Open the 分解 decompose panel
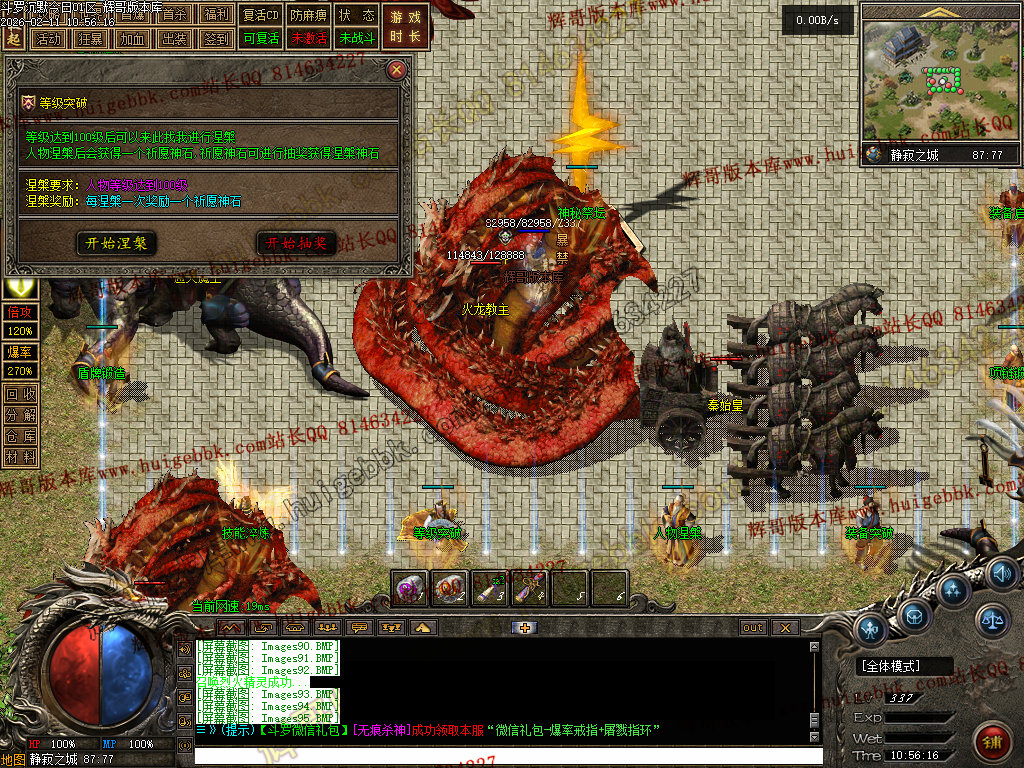1024x768 pixels. 20,414
